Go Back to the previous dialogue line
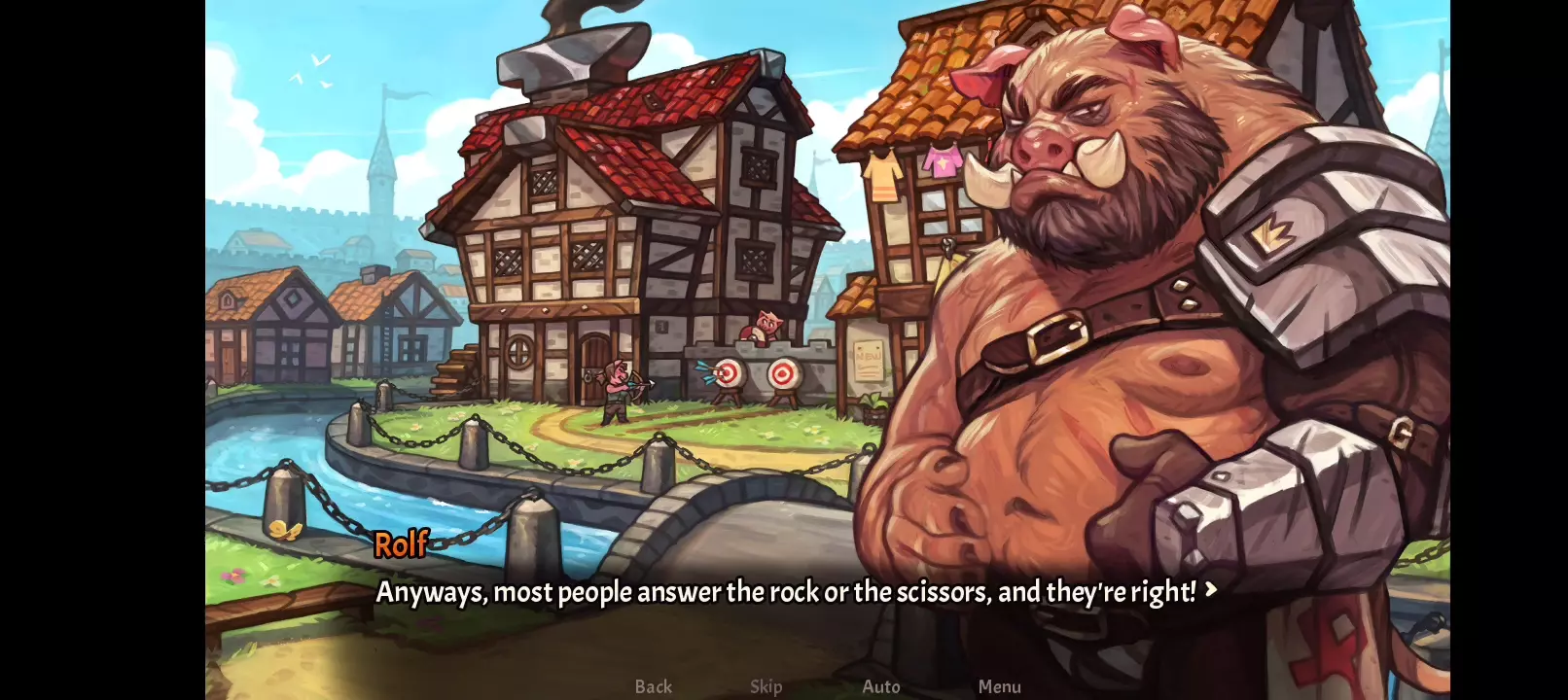 click(653, 686)
